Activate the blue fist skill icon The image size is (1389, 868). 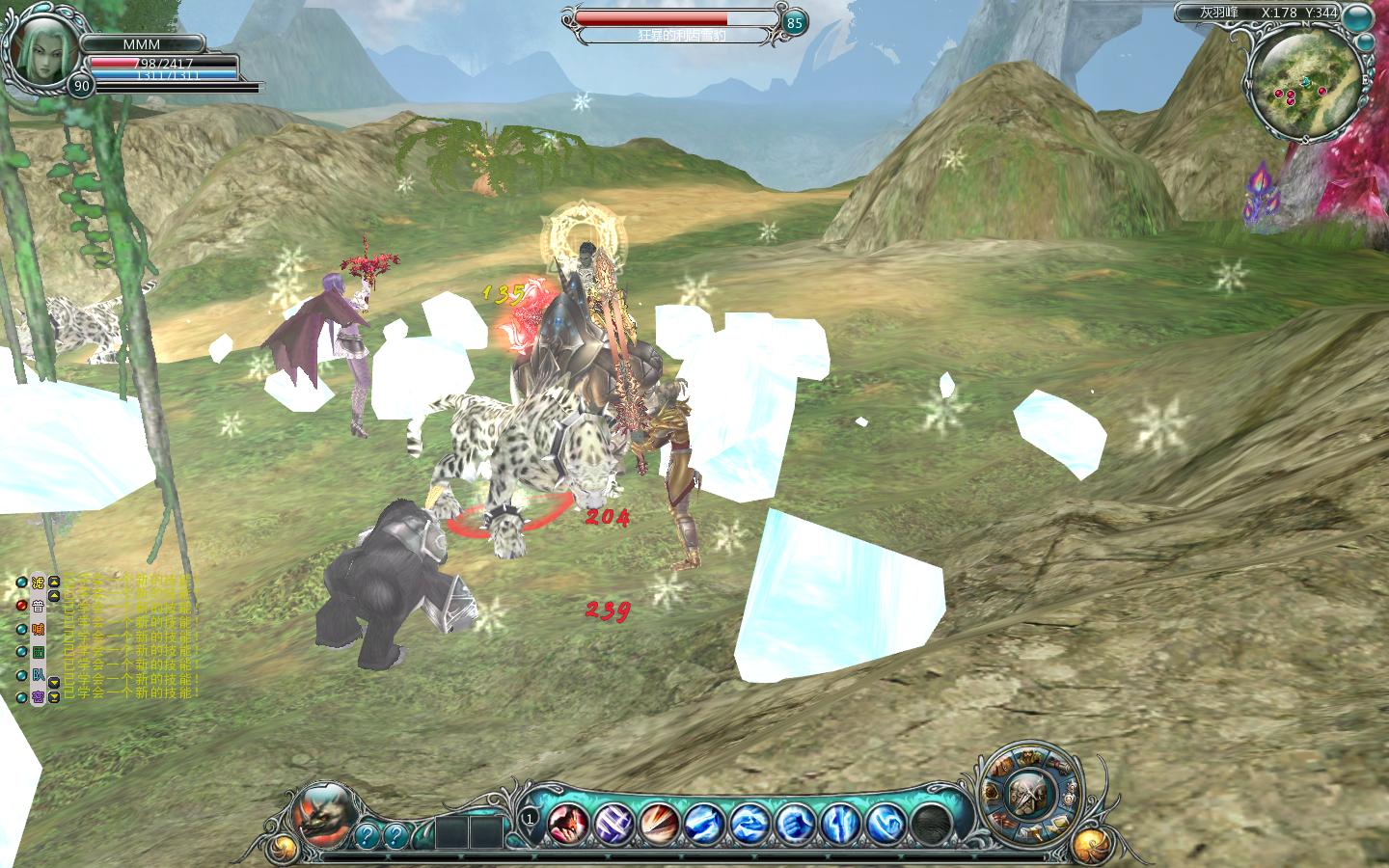tap(794, 824)
